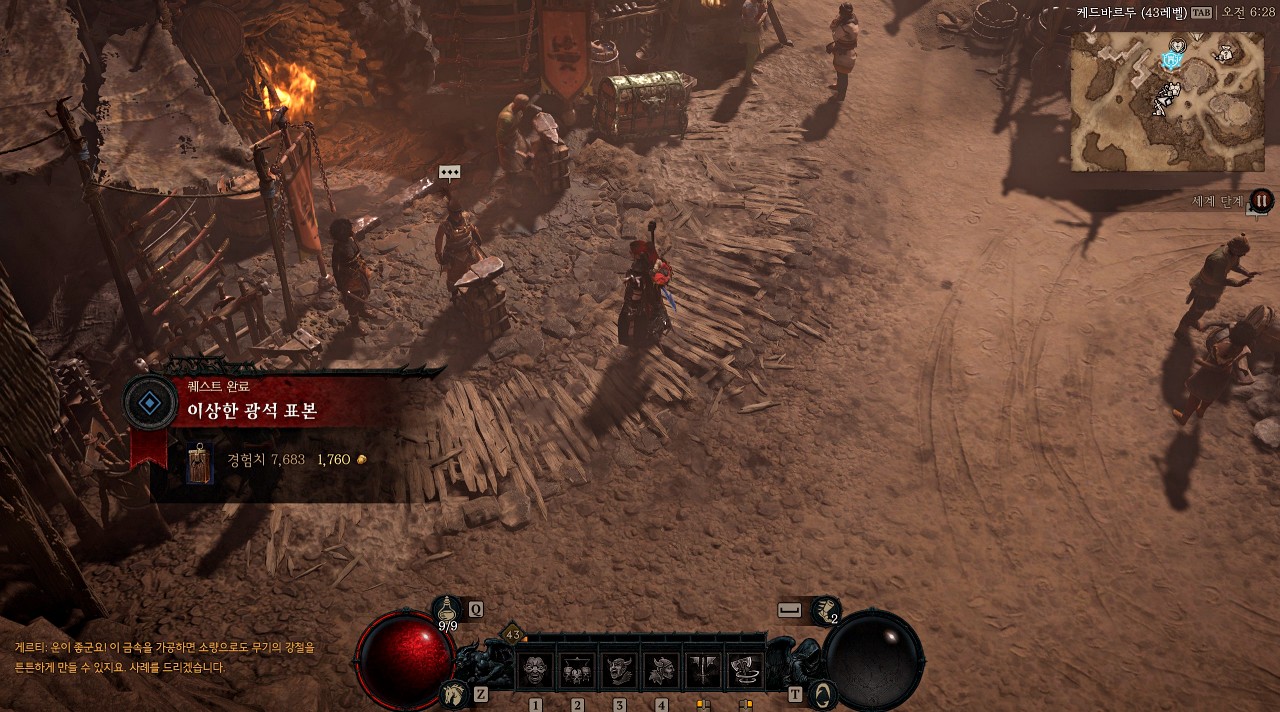Cast the three skulls skill

point(577,669)
